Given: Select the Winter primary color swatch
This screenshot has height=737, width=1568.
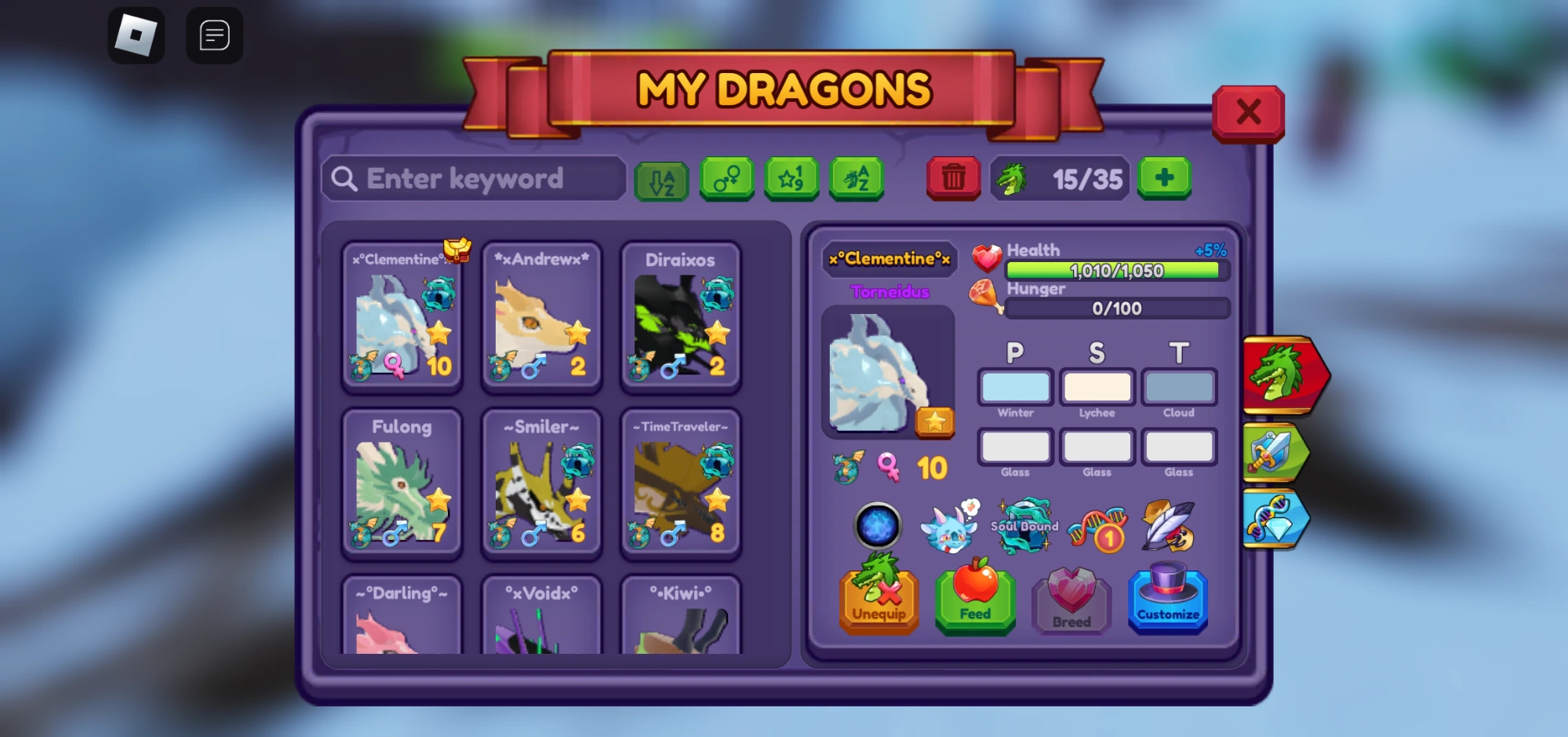Looking at the screenshot, I should click(x=1014, y=387).
